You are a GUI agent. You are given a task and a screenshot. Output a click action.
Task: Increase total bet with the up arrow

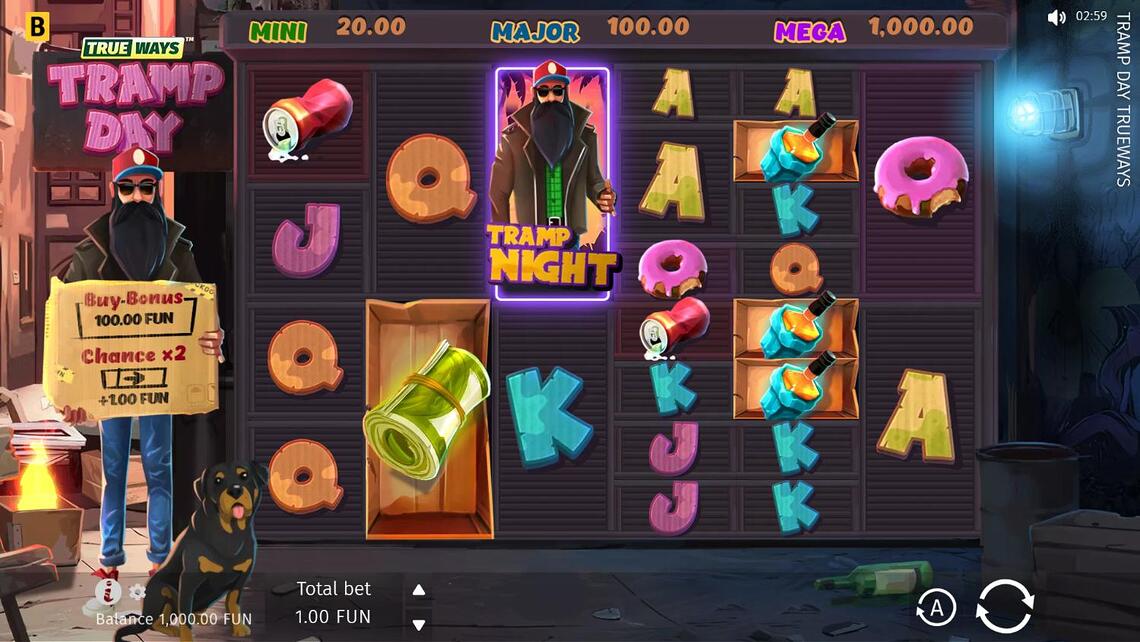pyautogui.click(x=419, y=590)
